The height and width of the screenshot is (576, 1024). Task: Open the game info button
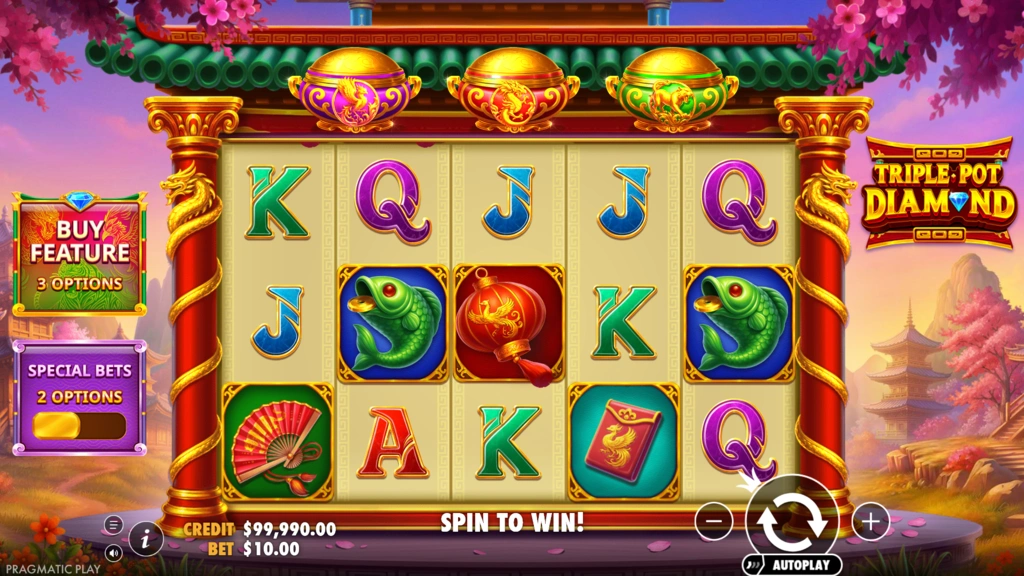146,539
